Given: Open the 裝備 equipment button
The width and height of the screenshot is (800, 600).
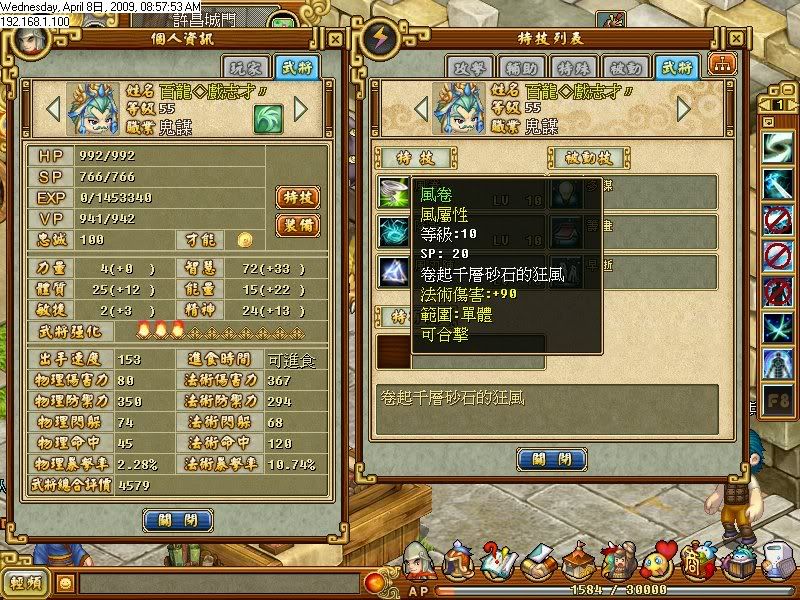Looking at the screenshot, I should [x=297, y=225].
